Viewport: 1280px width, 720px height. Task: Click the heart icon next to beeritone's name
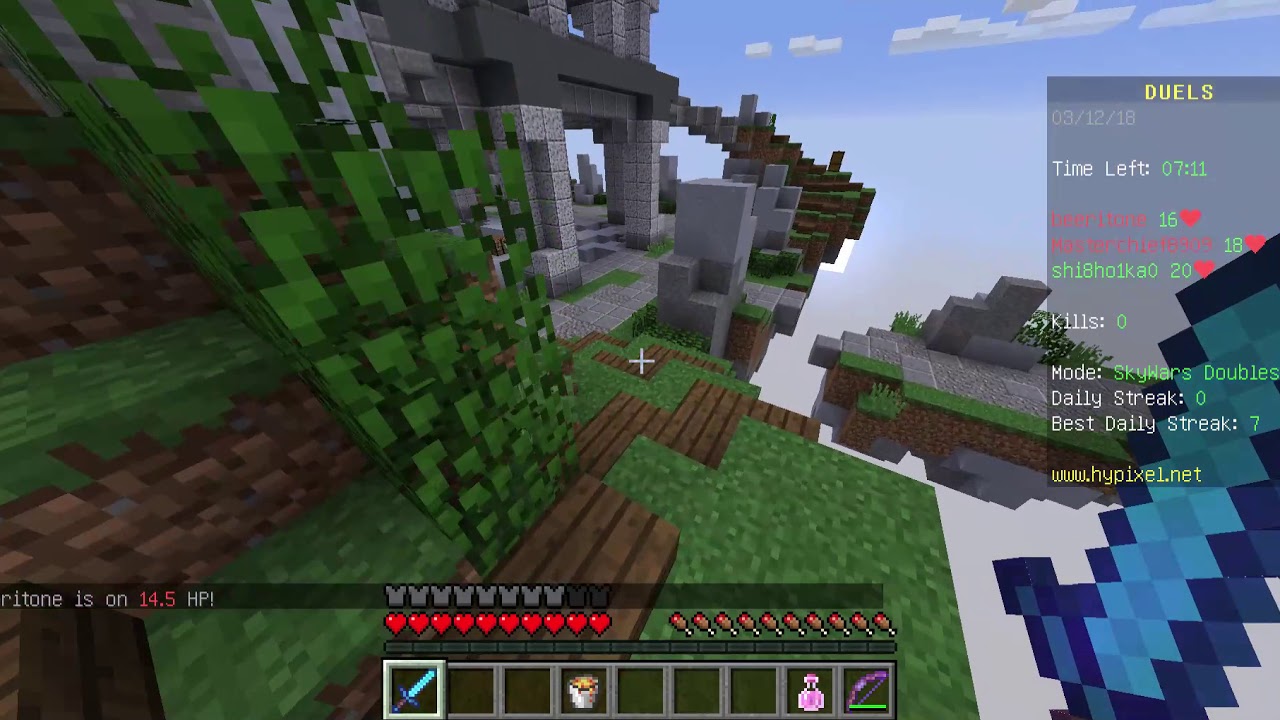click(x=1190, y=219)
